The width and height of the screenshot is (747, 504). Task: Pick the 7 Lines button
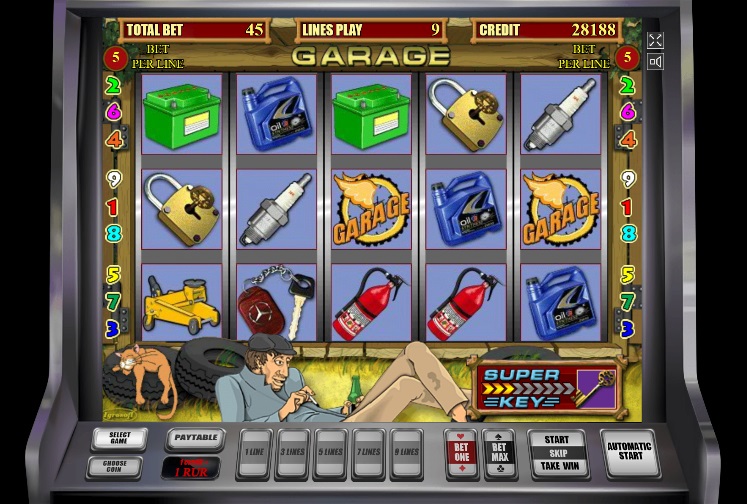click(x=368, y=453)
